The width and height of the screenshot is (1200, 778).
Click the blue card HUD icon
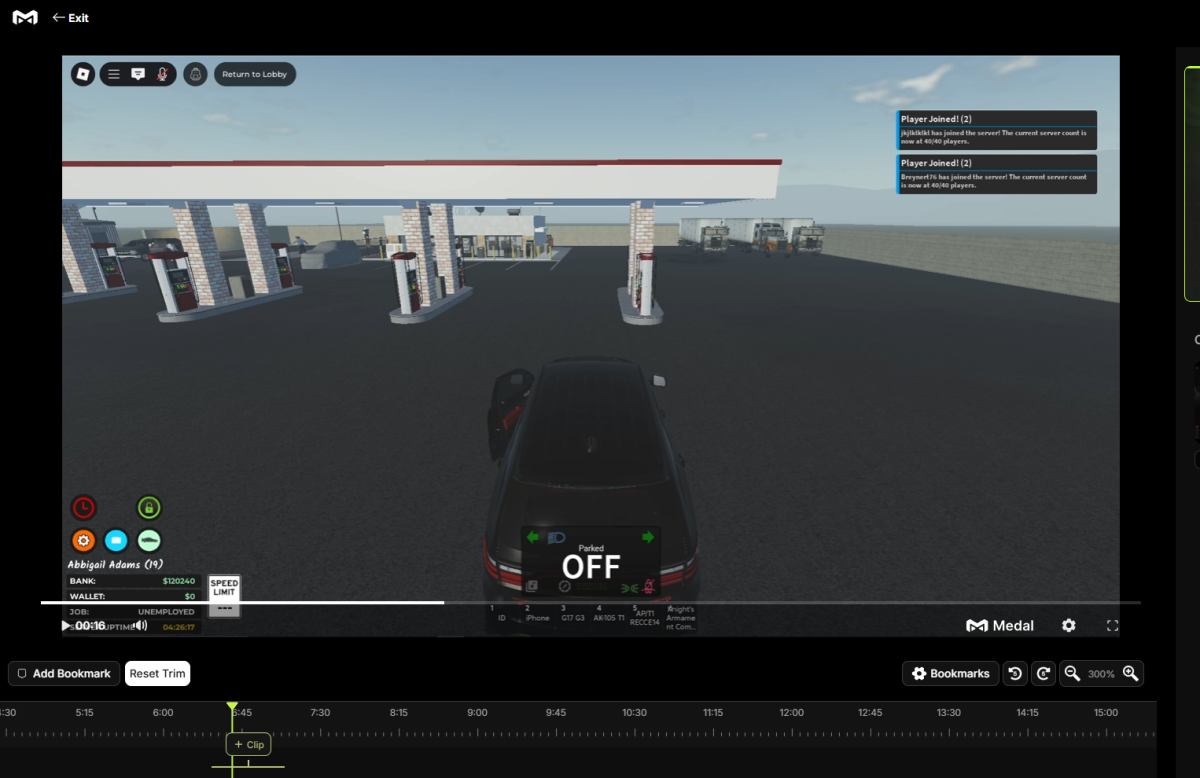116,541
